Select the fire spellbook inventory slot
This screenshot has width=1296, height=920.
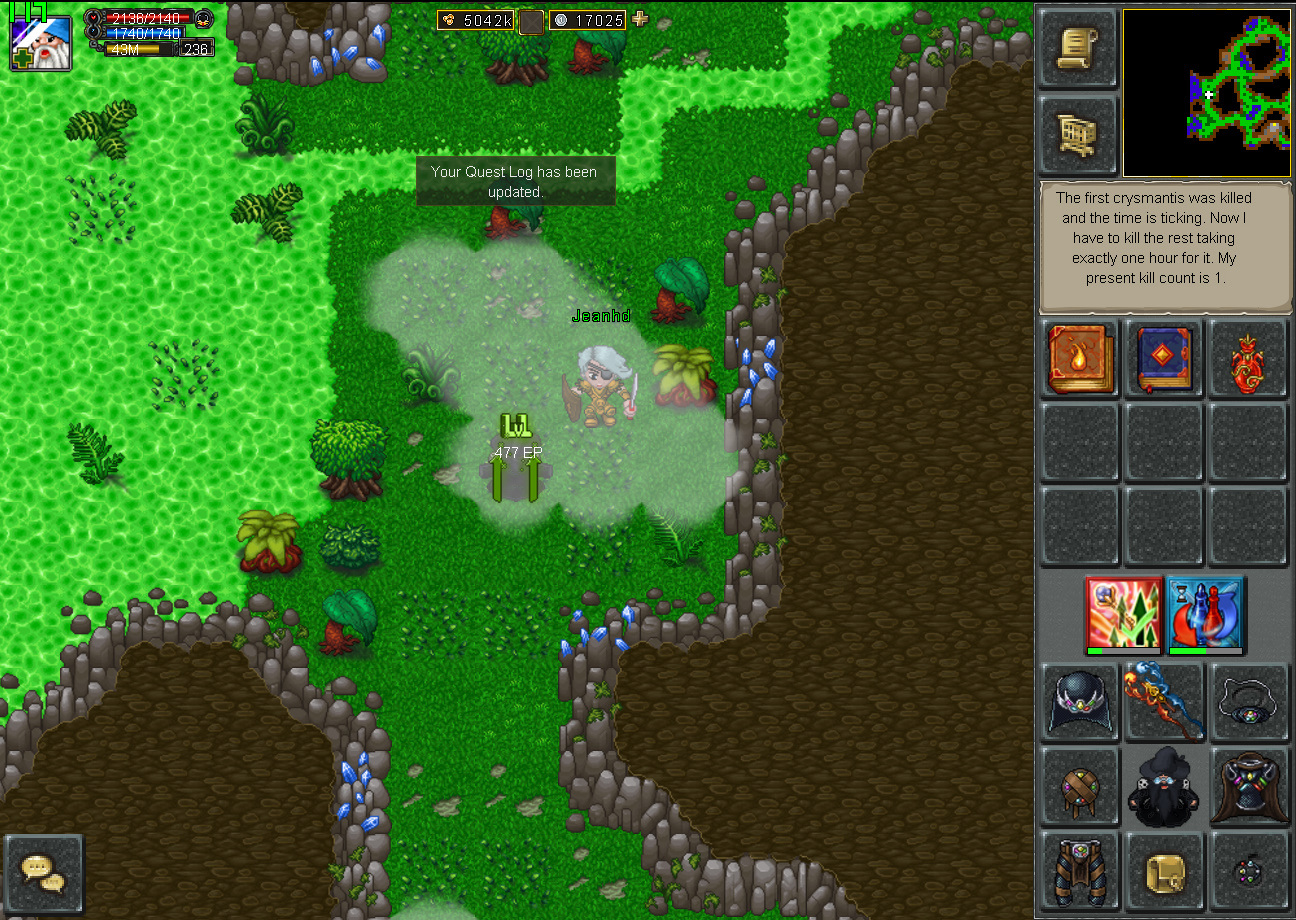[x=1081, y=358]
